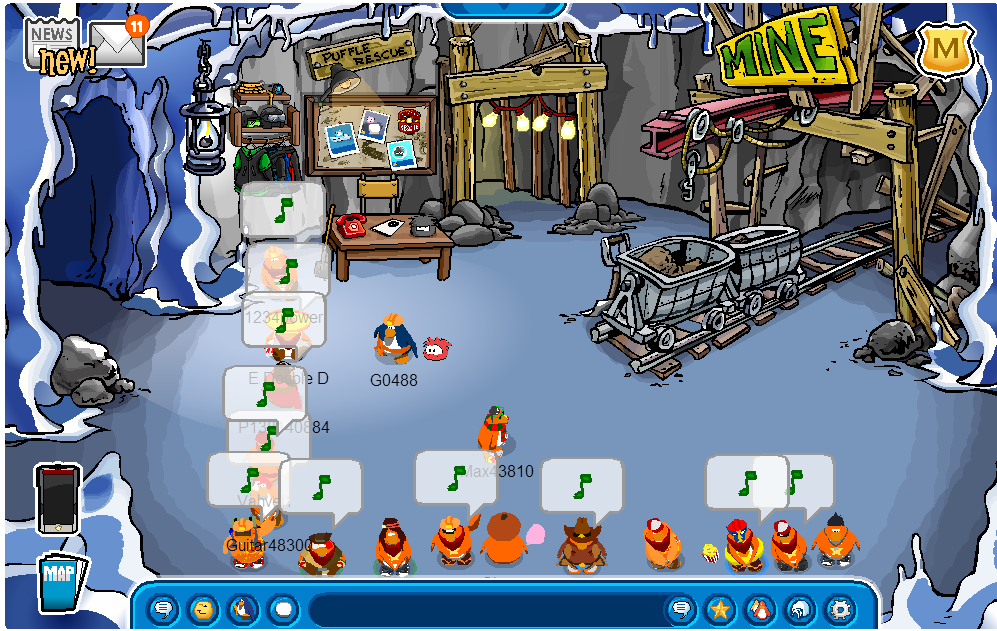Open the penguin actions menu
Viewport: 997px width, 631px height.
[243, 608]
